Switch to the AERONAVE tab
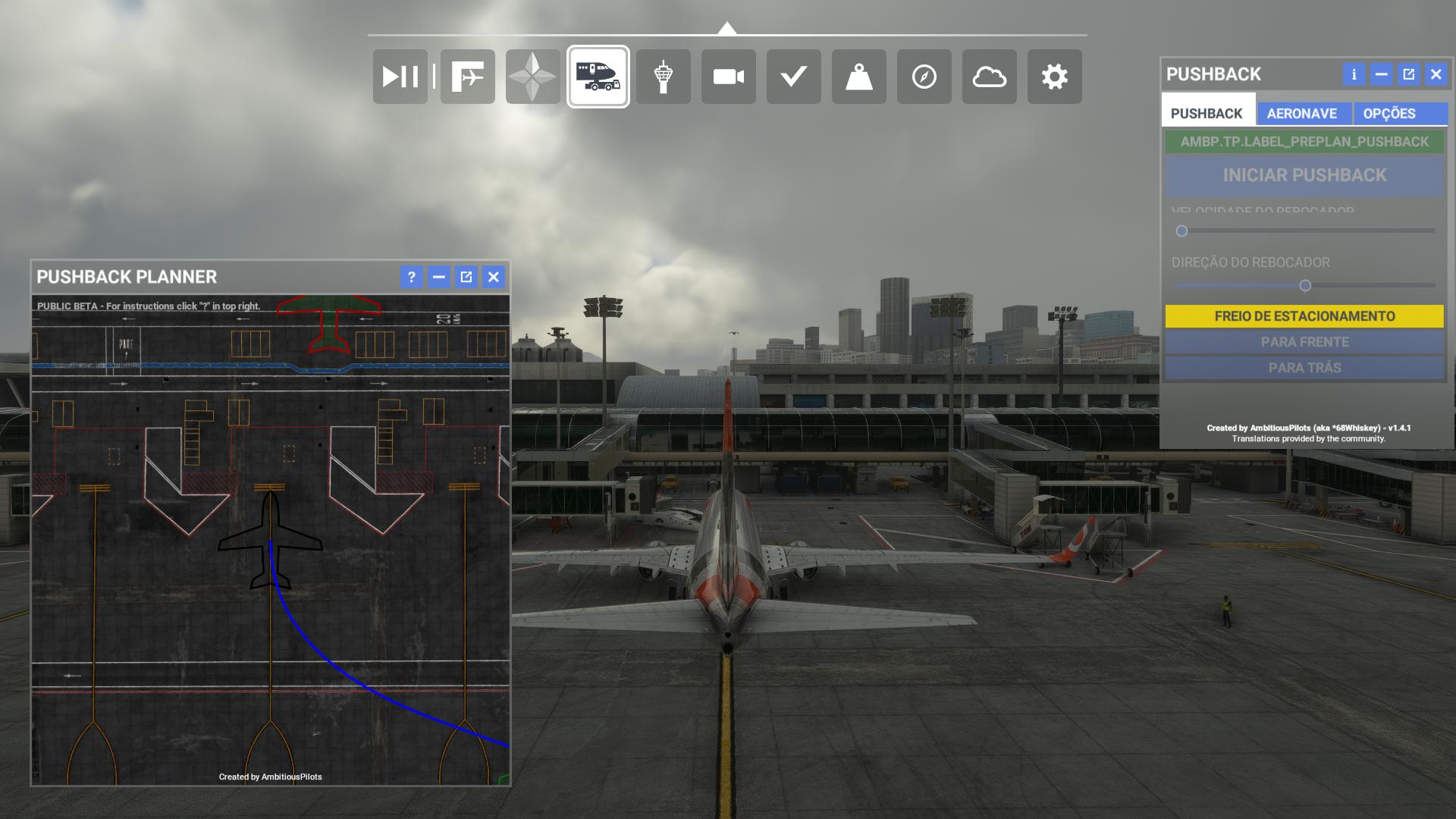 [1301, 114]
